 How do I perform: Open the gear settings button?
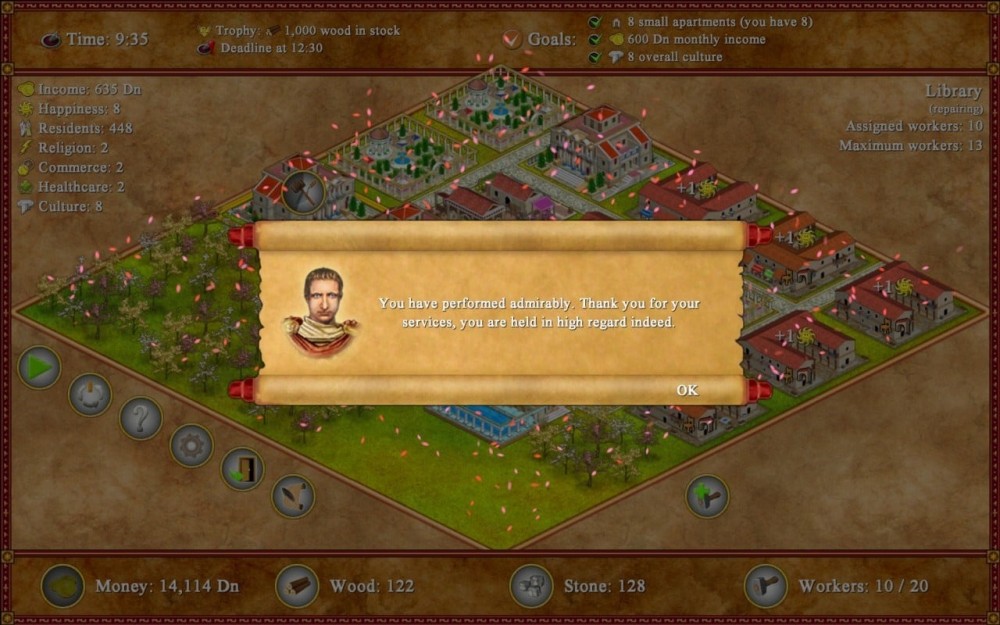(x=191, y=445)
